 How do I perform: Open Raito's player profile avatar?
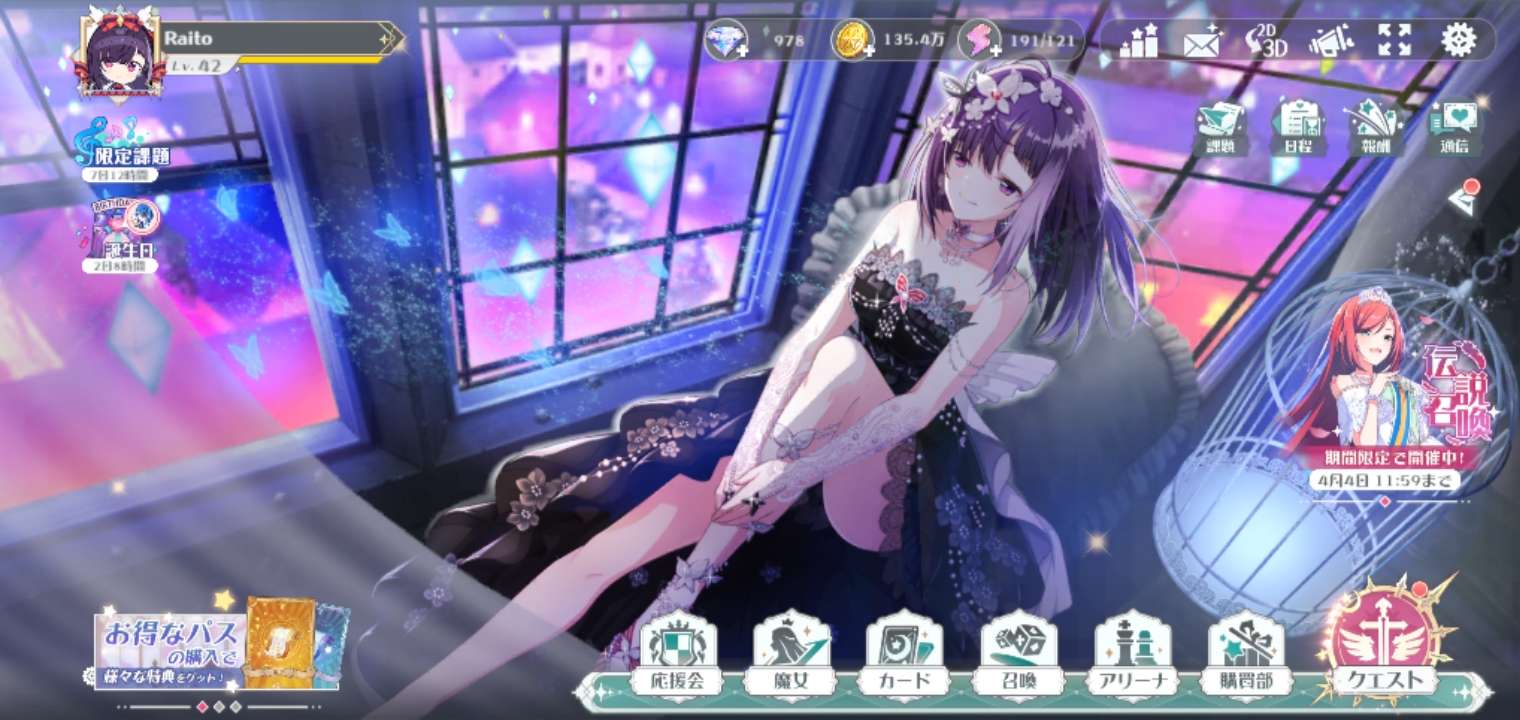[x=122, y=55]
